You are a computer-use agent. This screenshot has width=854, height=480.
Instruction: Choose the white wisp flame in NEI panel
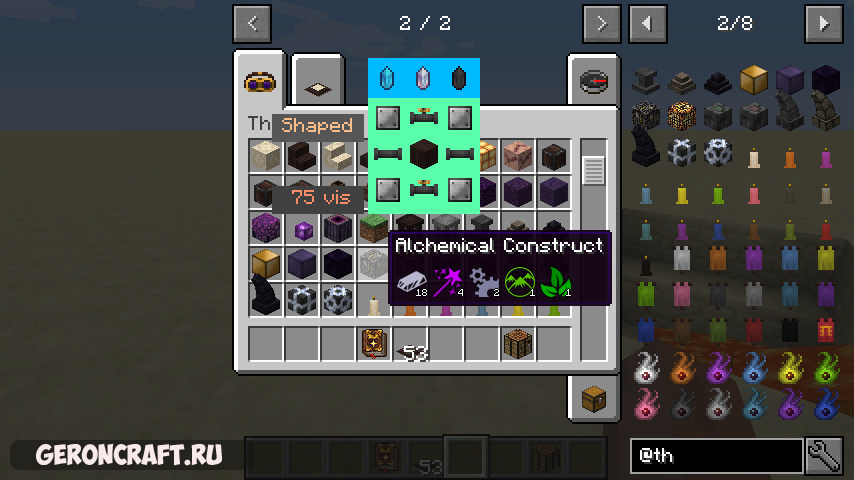click(x=646, y=369)
